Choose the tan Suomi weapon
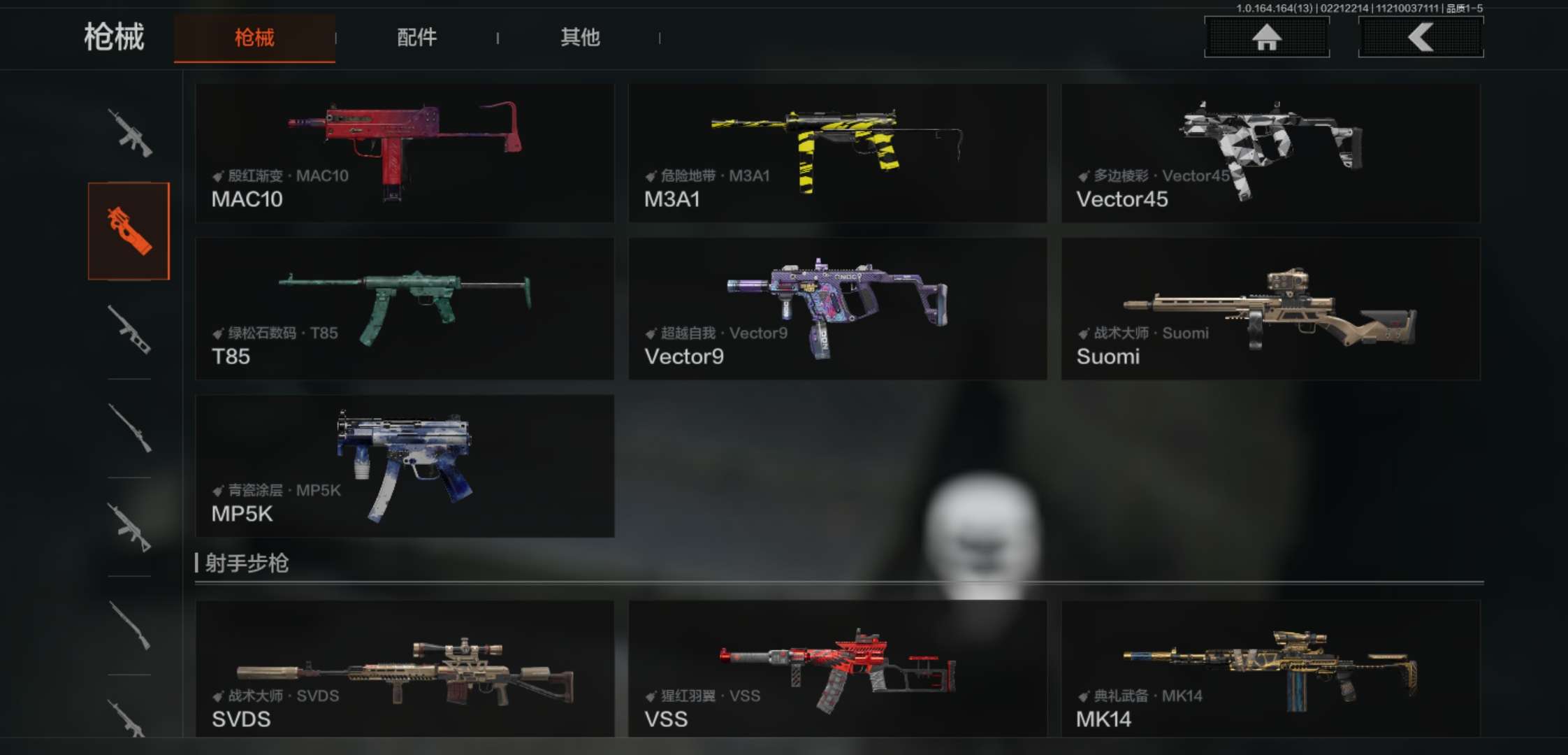The height and width of the screenshot is (755, 1568). pos(1270,308)
